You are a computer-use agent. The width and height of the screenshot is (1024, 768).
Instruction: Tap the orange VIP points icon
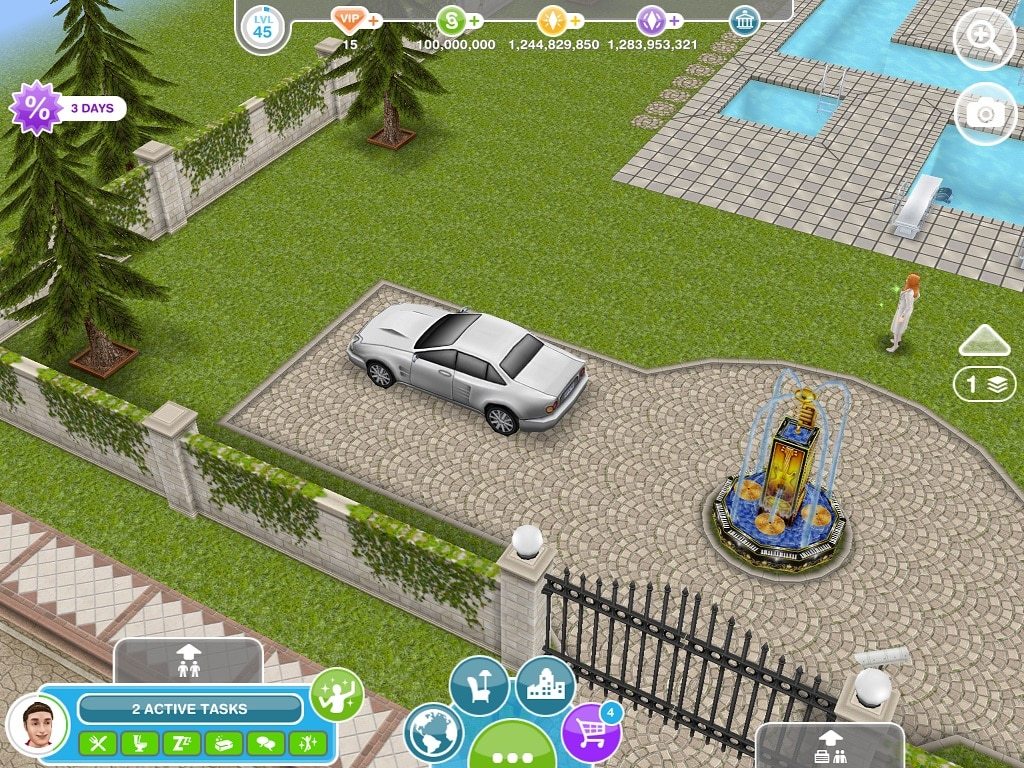pos(350,20)
